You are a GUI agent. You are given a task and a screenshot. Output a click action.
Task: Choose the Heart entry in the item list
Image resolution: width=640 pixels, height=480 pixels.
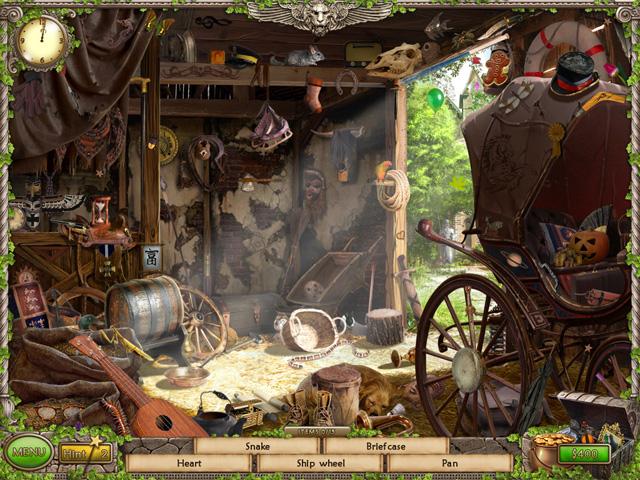(190, 464)
